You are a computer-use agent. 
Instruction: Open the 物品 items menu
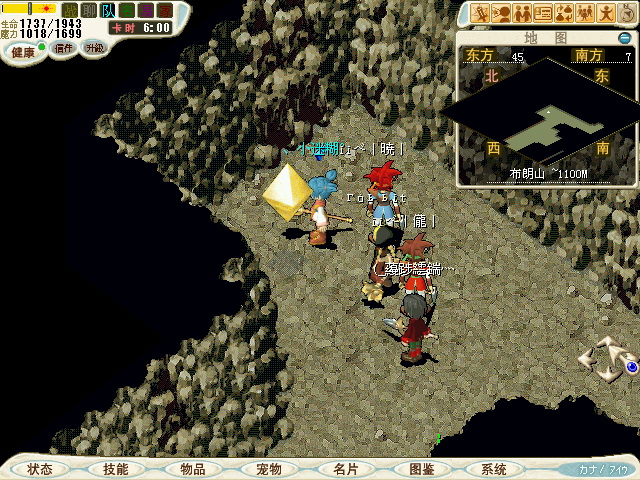(x=193, y=469)
